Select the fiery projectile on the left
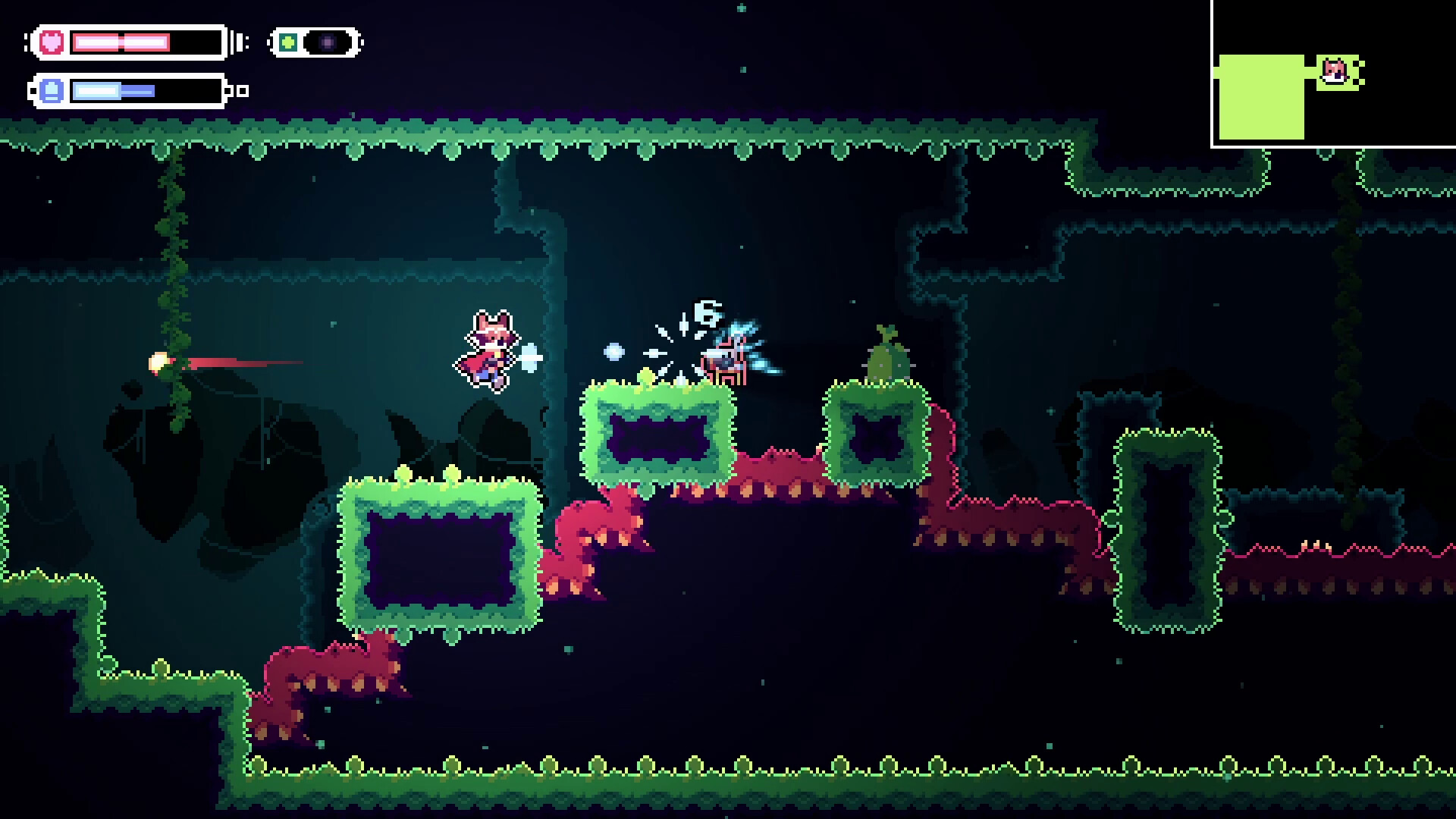 (159, 362)
